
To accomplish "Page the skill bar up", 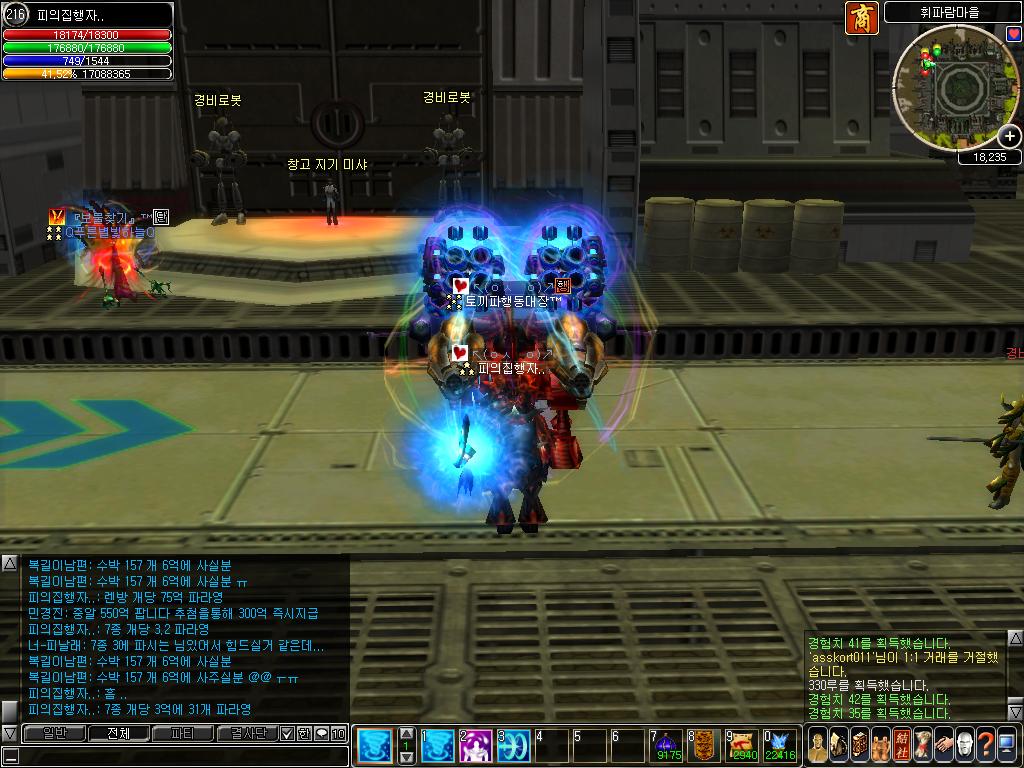I will coord(406,733).
